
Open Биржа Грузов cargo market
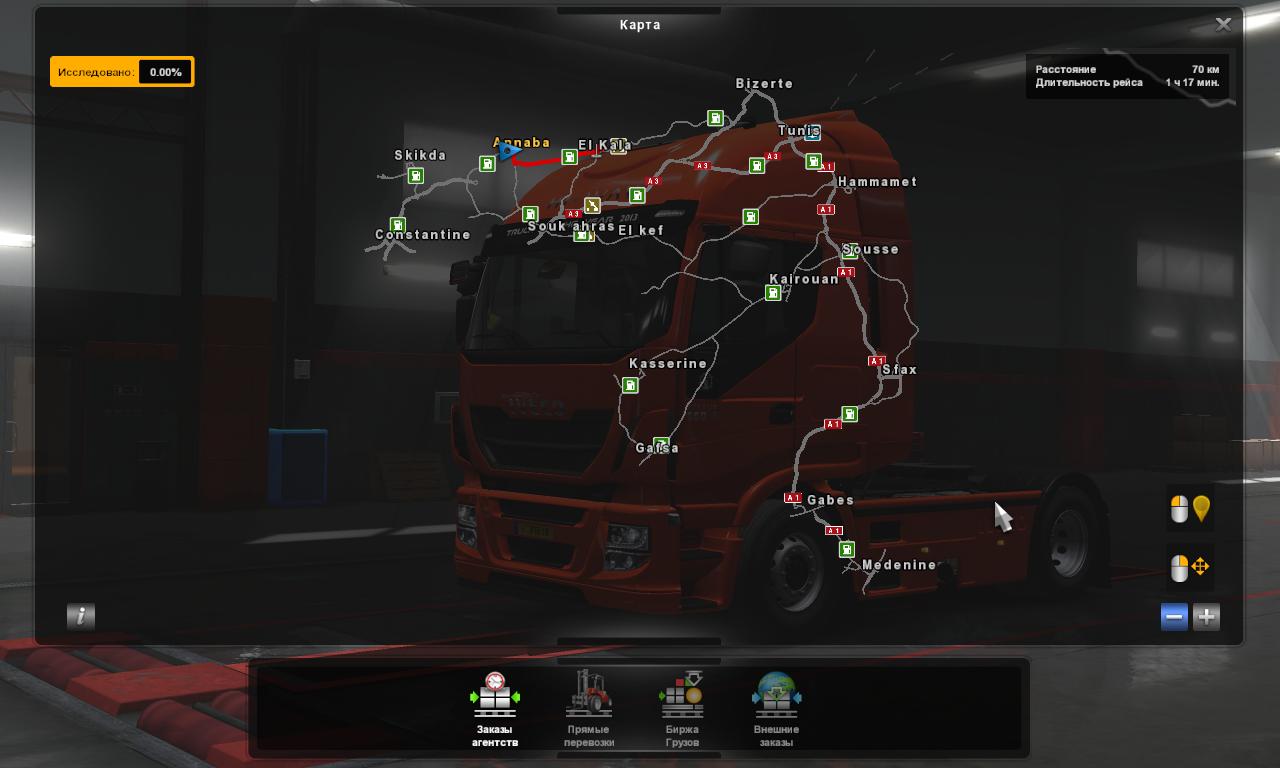pyautogui.click(x=682, y=708)
